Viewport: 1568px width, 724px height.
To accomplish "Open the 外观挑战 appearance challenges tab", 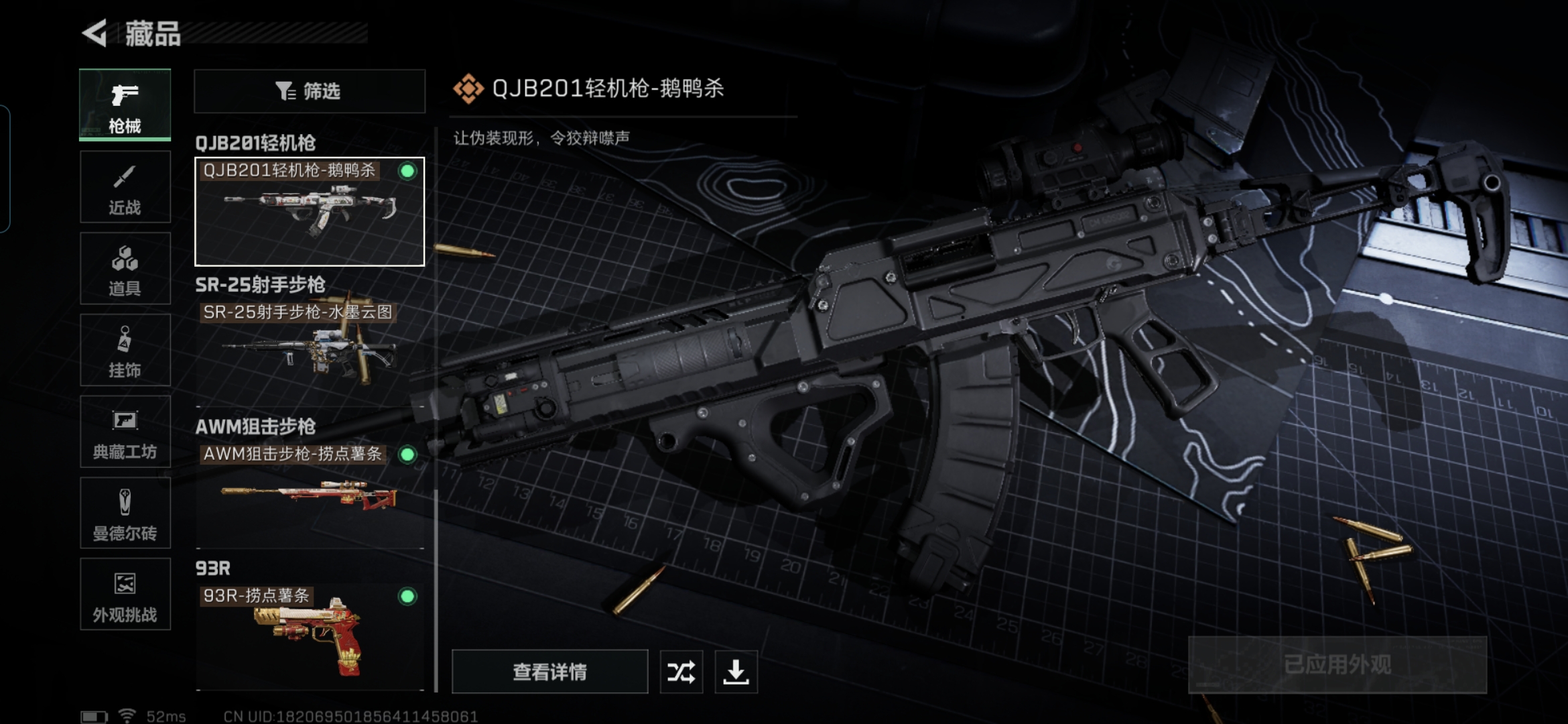I will 125,595.
